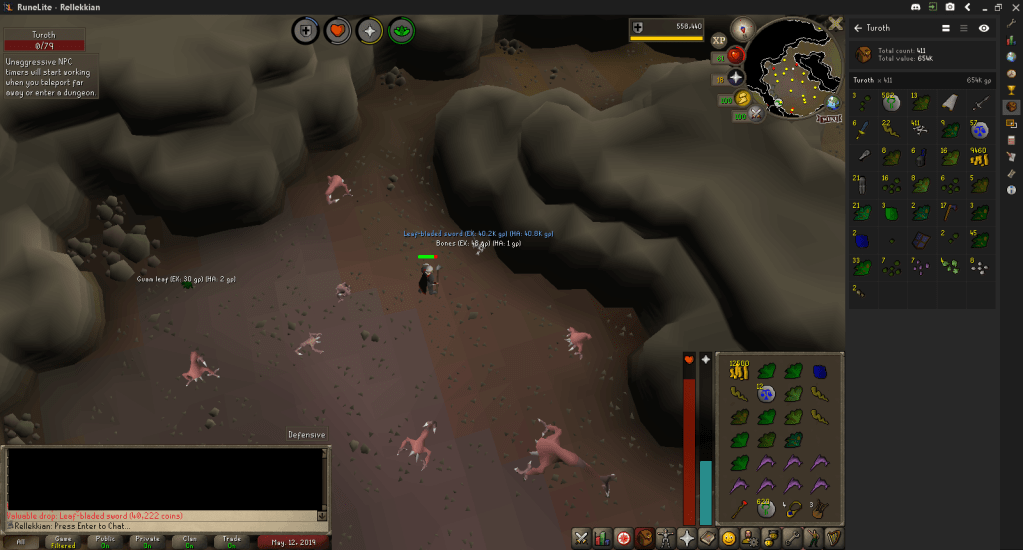
Task: Toggle the quick-prayer orb
Action: pyautogui.click(x=736, y=77)
